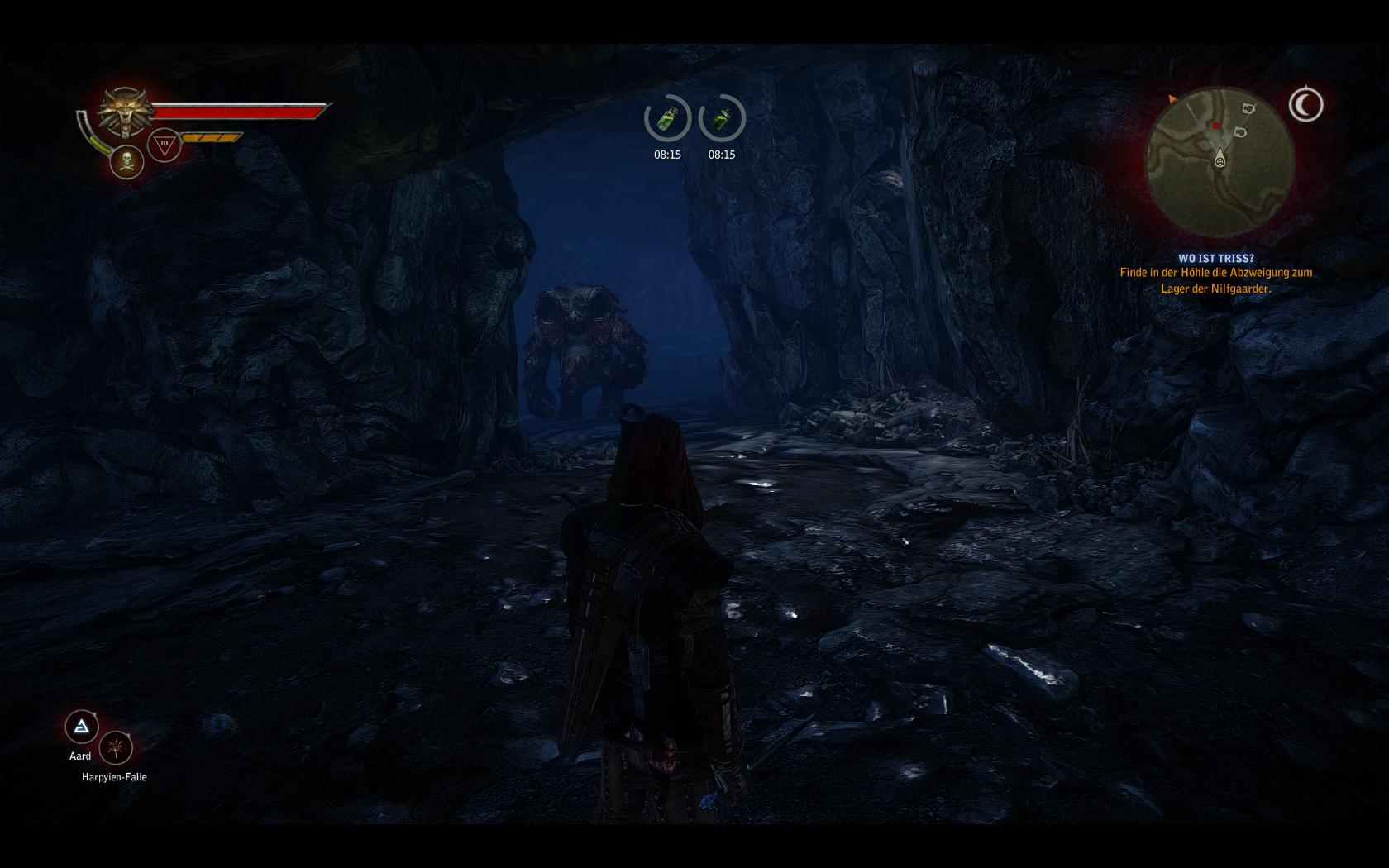The height and width of the screenshot is (868, 1389).
Task: Open the 'Wo ist Triss?' quest tracker
Action: point(1215,258)
